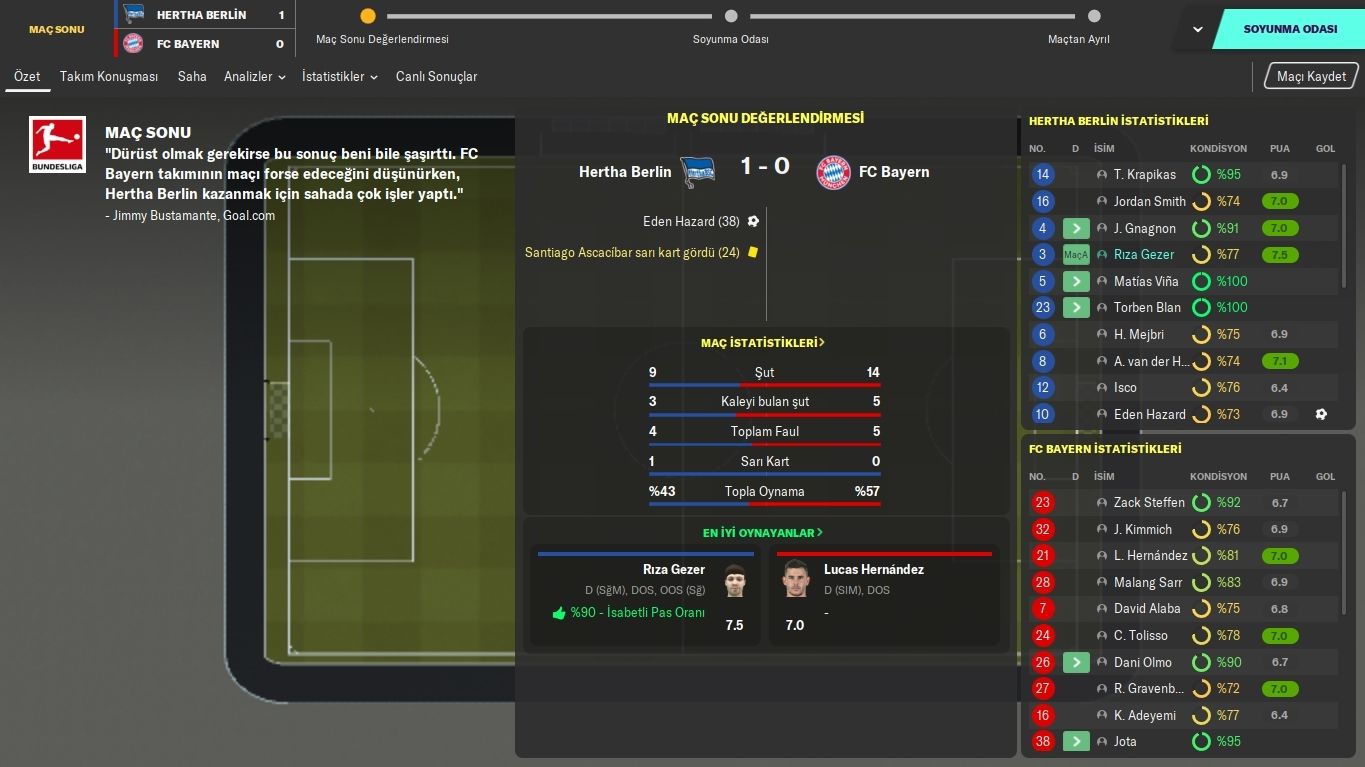Expand the Analizler dropdown
Viewport: 1365px width, 767px height.
254,76
